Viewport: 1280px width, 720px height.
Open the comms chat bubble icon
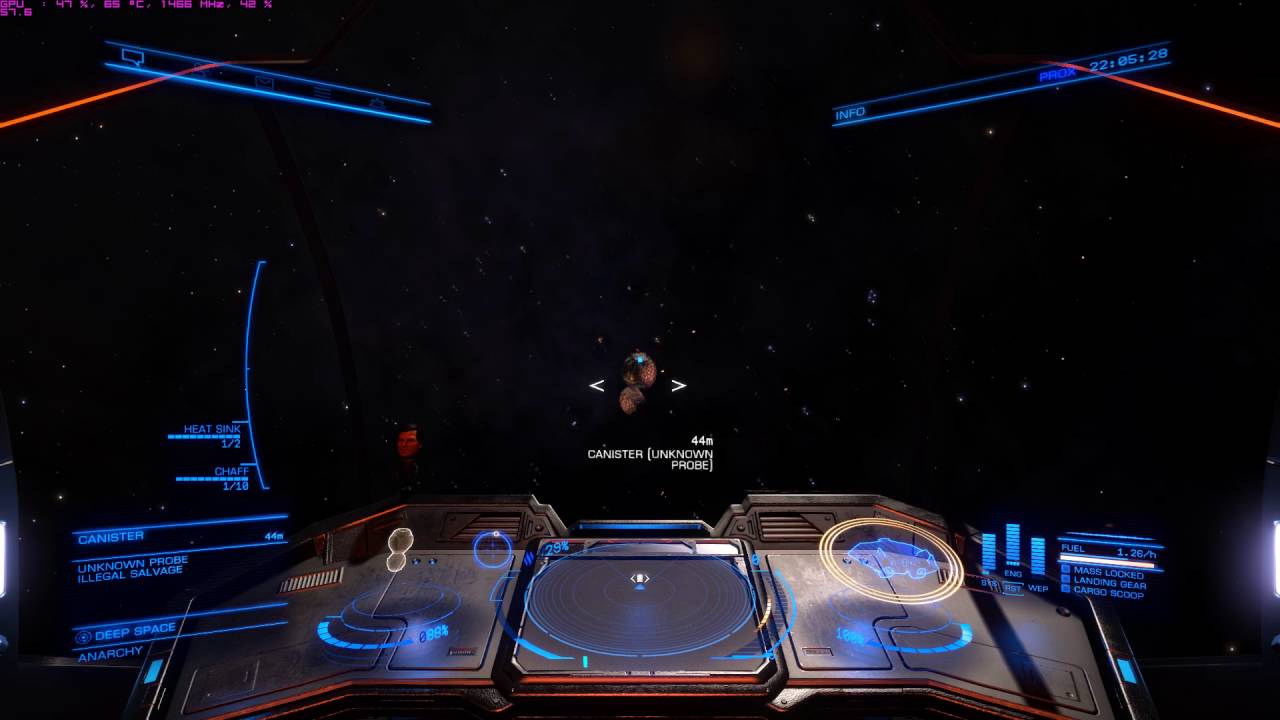[x=132, y=57]
